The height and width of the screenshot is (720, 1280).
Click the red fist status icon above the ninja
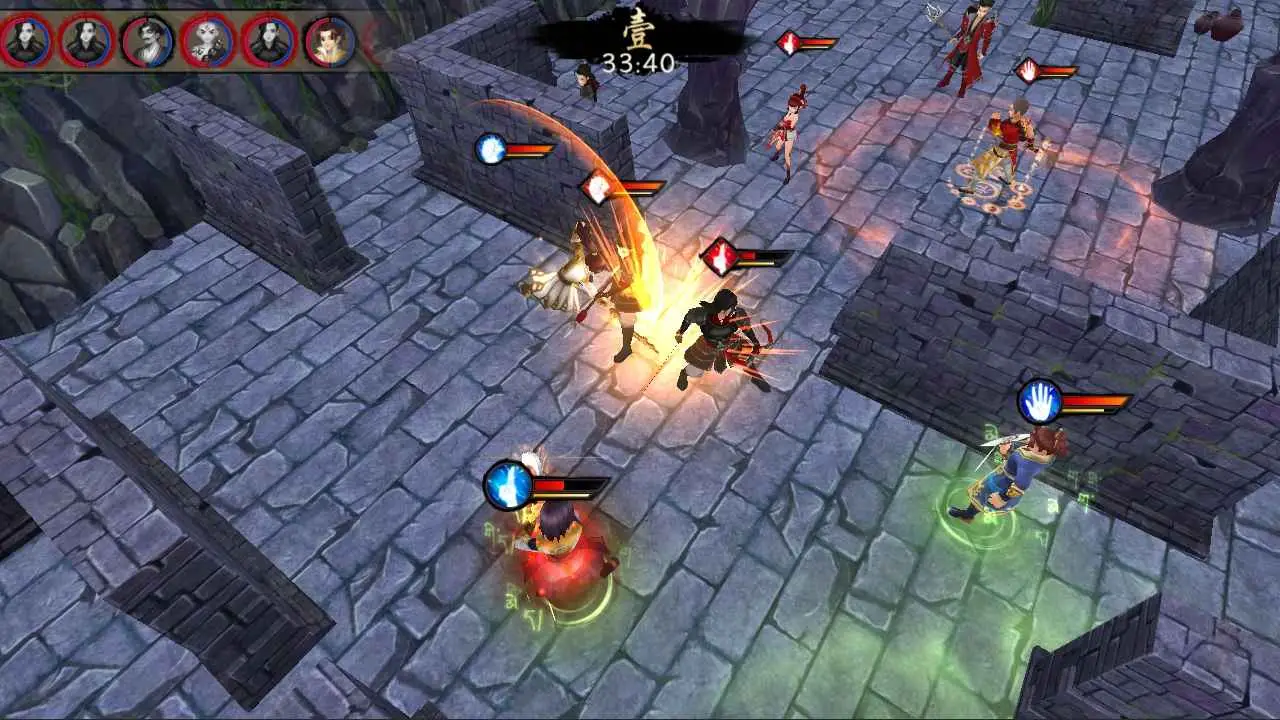[x=716, y=258]
